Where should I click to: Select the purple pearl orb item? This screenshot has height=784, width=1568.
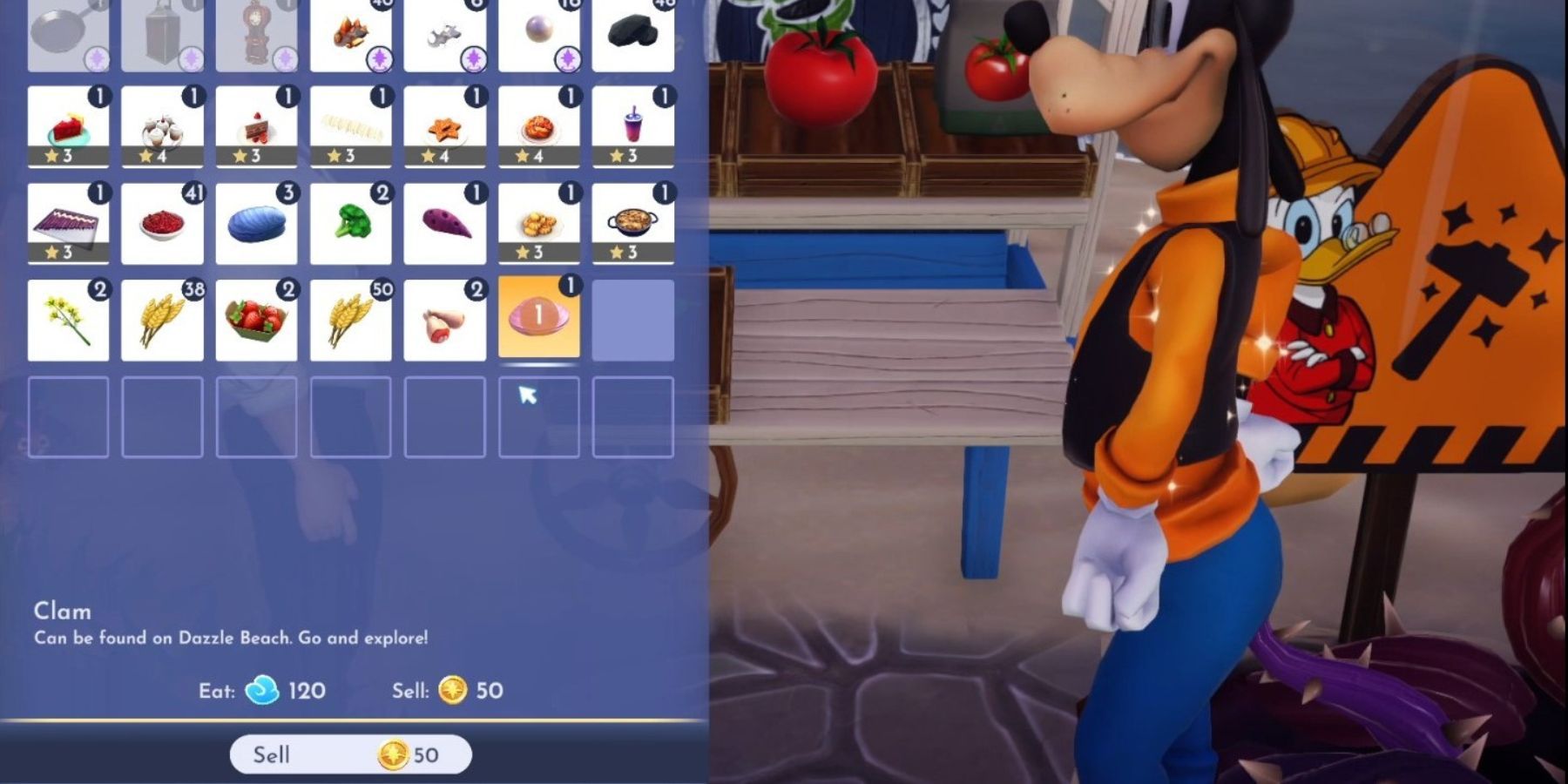(x=539, y=30)
